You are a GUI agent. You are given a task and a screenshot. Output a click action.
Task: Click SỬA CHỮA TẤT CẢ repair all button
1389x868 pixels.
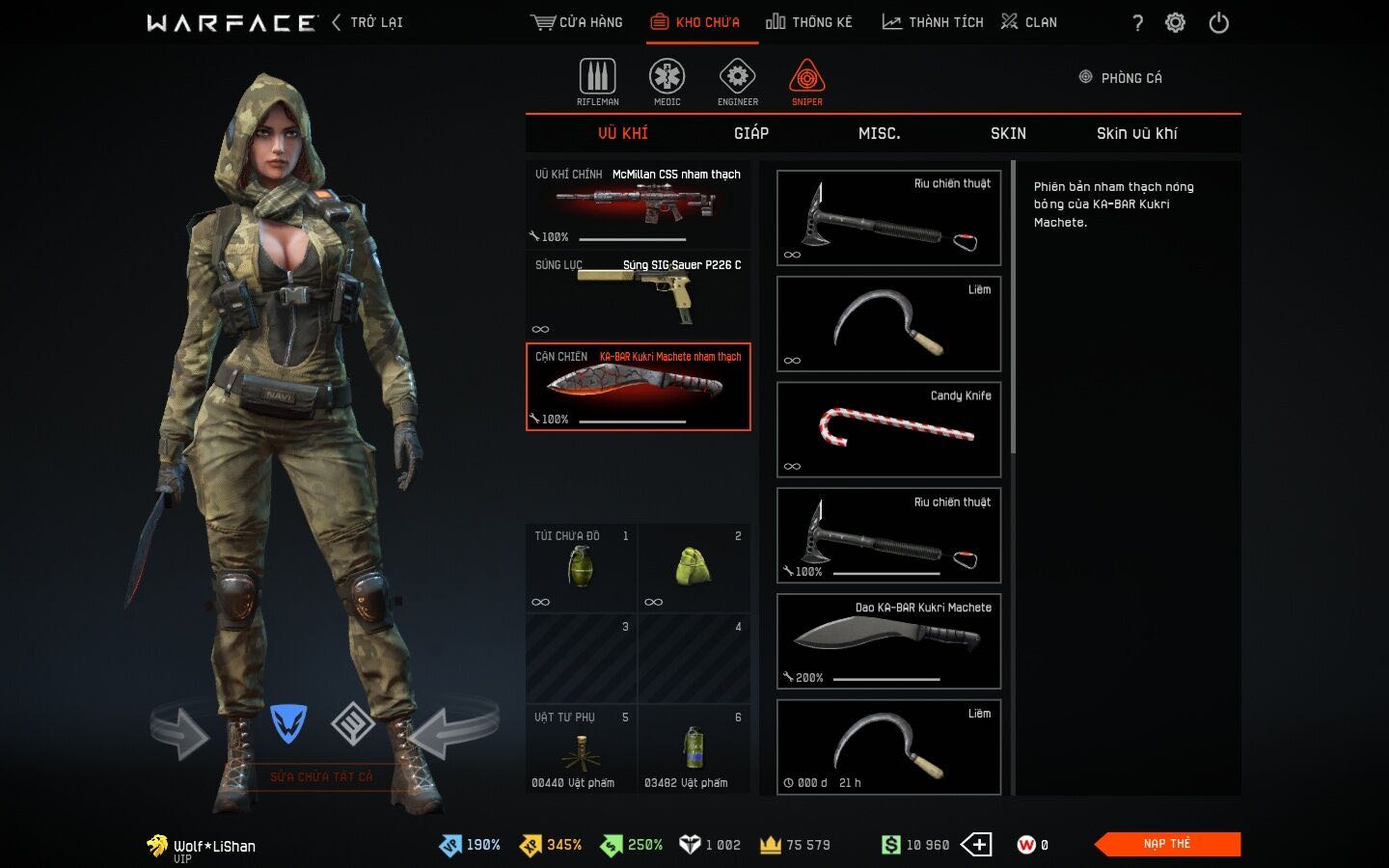coord(321,776)
